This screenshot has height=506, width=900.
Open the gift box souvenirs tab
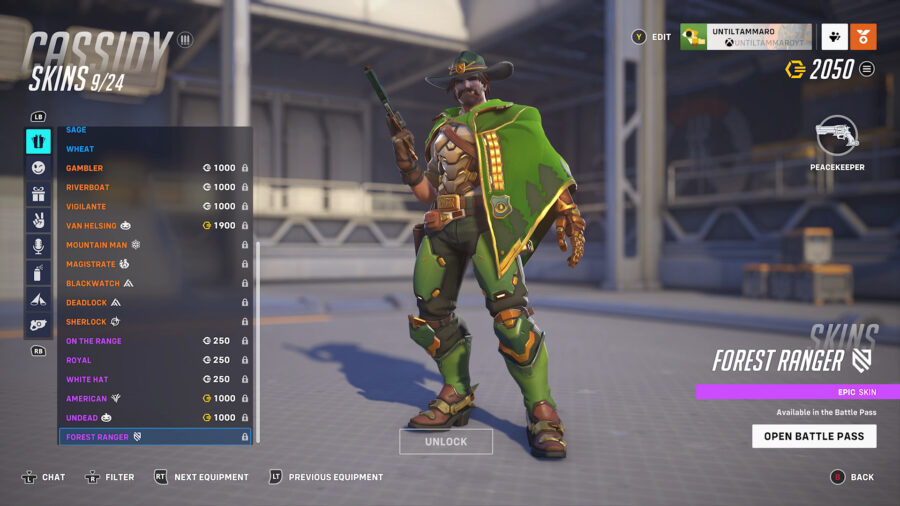click(38, 194)
